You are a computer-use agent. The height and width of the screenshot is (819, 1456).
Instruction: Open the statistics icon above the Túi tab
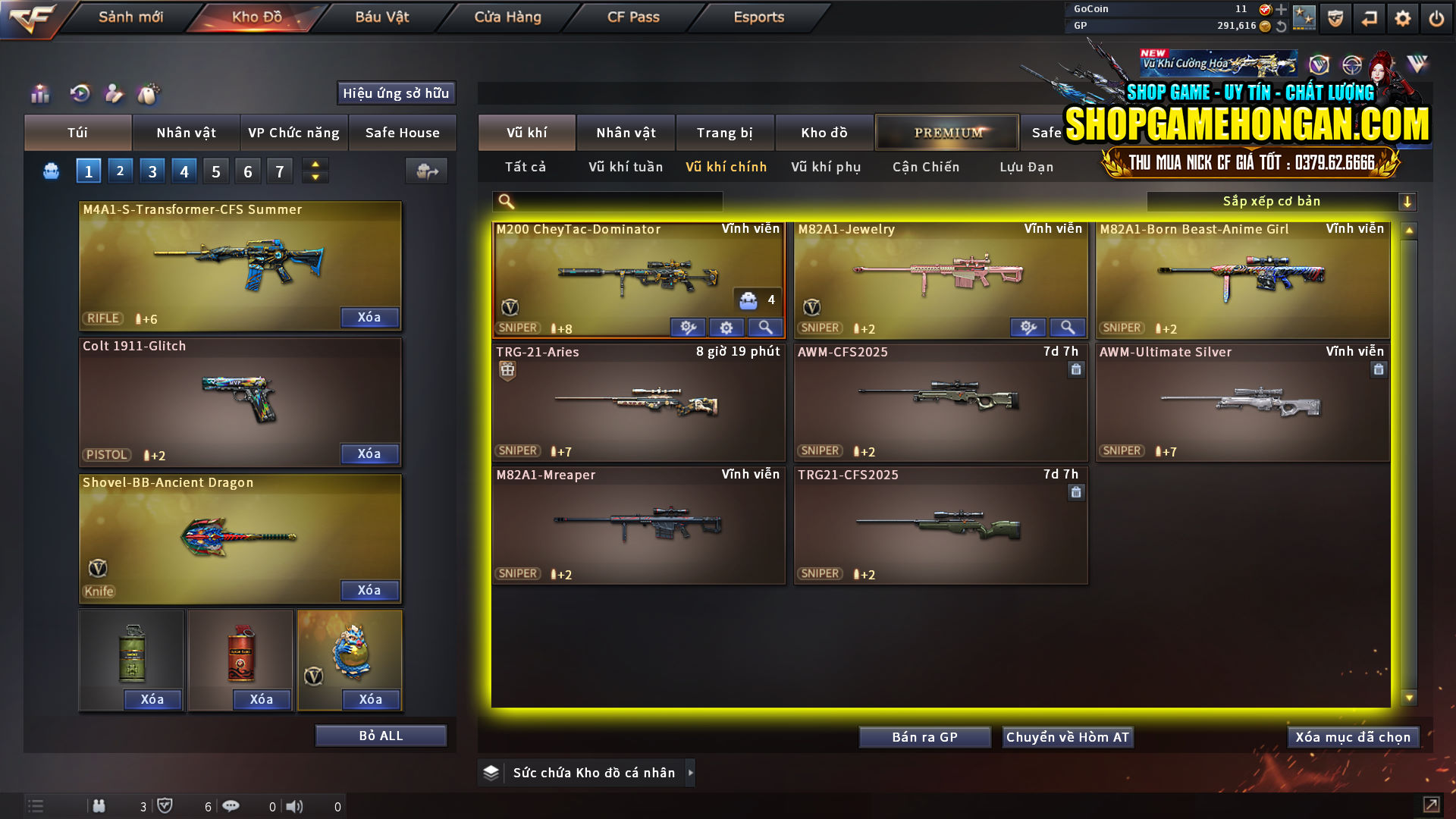(39, 94)
